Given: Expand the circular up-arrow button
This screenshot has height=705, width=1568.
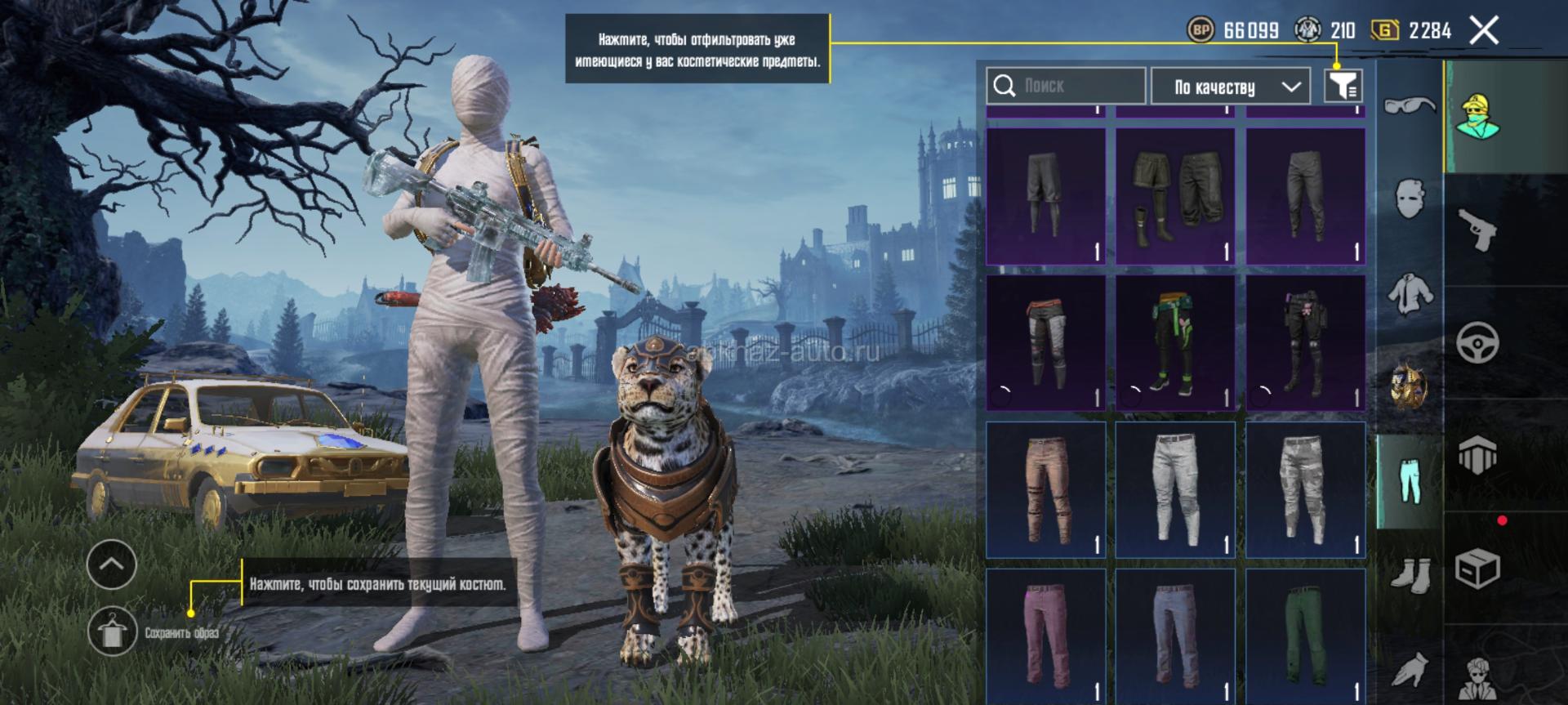Looking at the screenshot, I should coord(111,564).
